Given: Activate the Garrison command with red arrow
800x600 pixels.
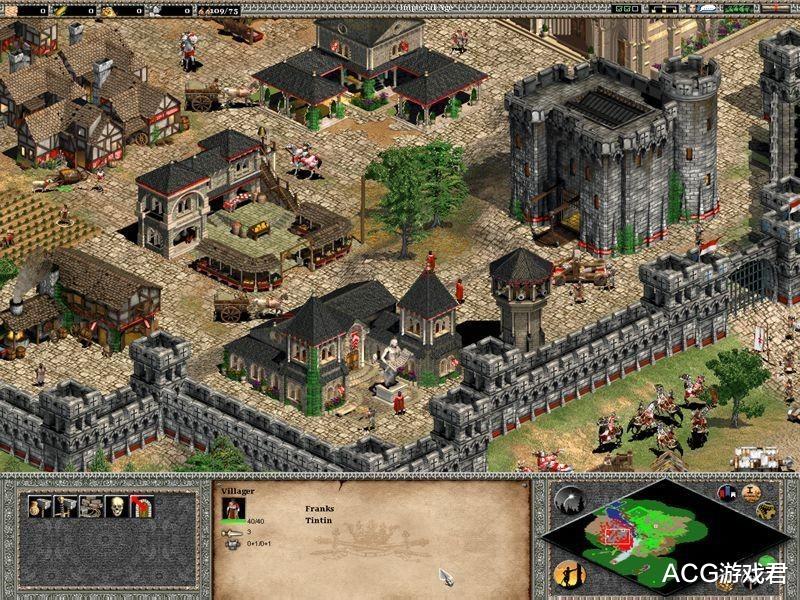Looking at the screenshot, I should pyautogui.click(x=142, y=507).
